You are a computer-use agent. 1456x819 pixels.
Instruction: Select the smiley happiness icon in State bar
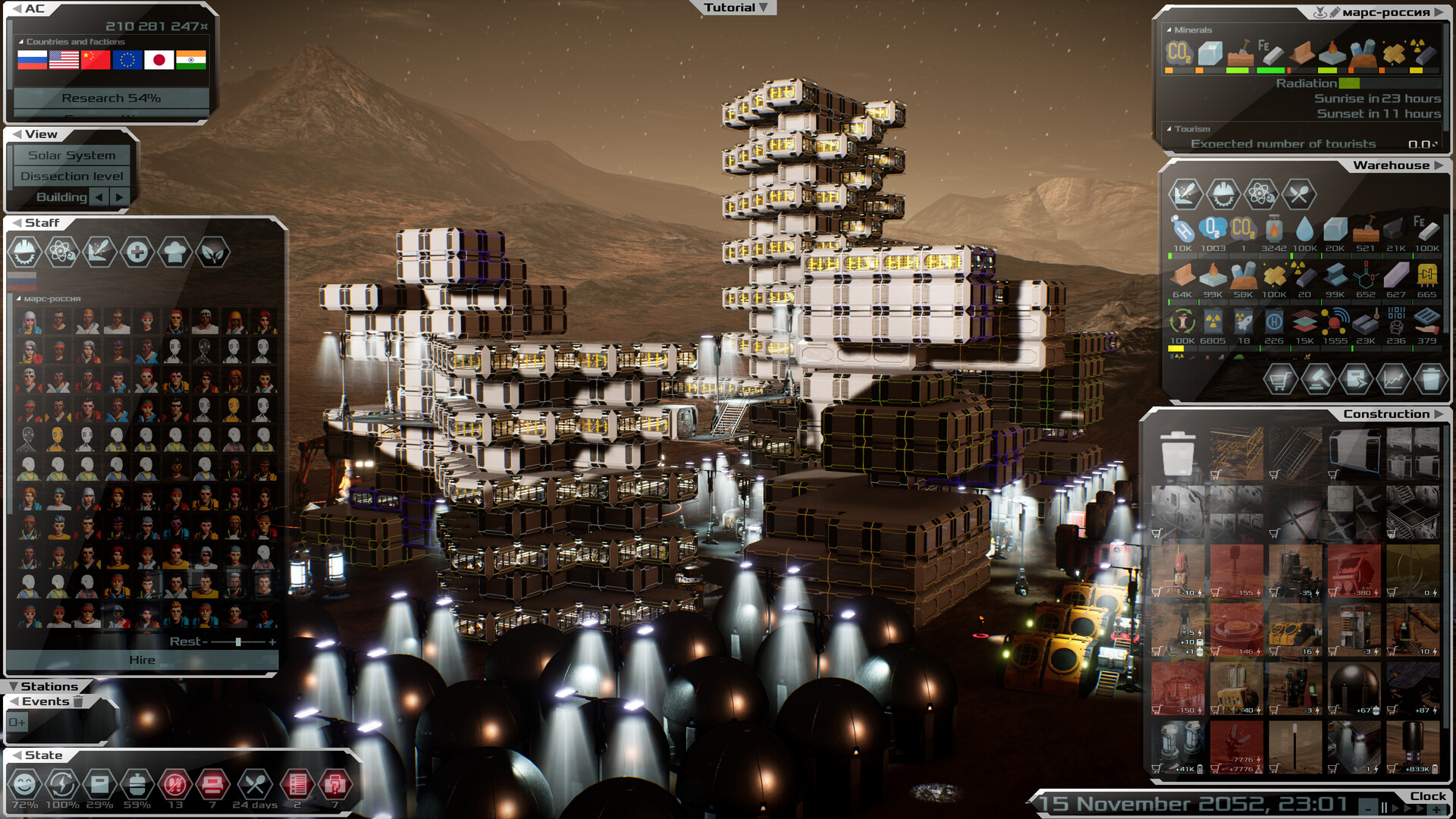click(25, 785)
